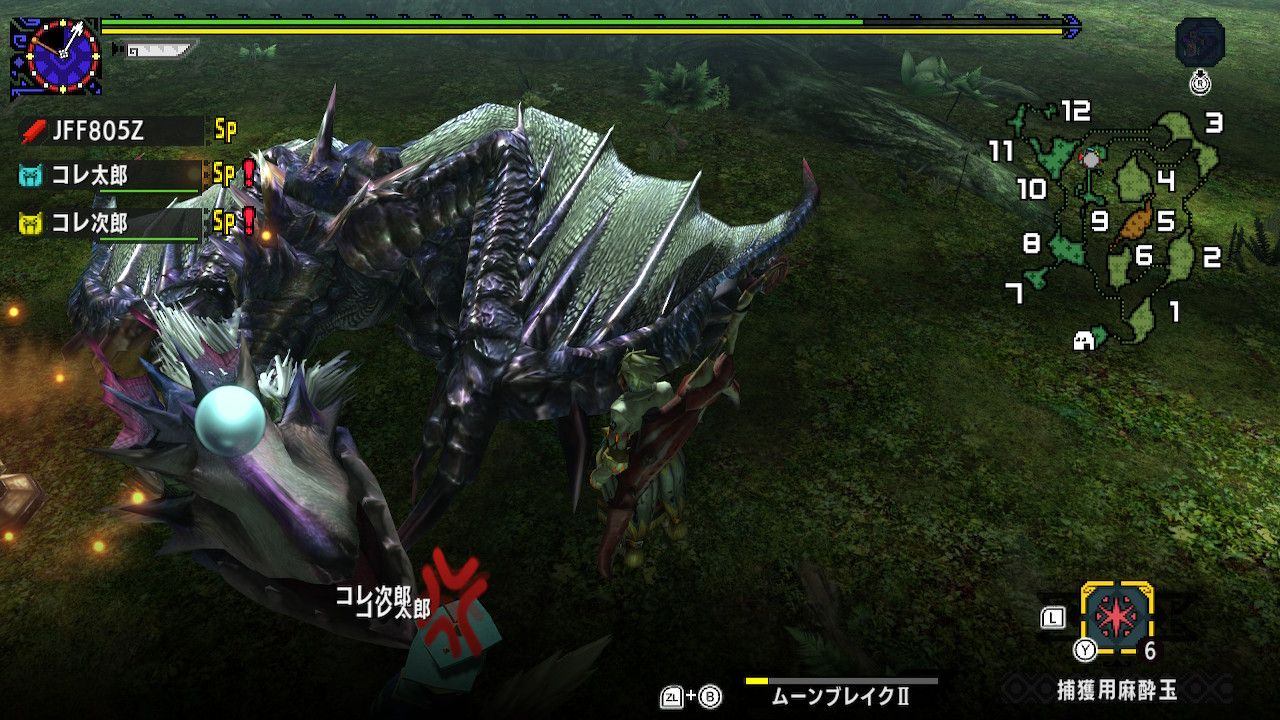This screenshot has width=1280, height=720.
Task: Click the orange monster marker on map
Action: tap(1138, 222)
